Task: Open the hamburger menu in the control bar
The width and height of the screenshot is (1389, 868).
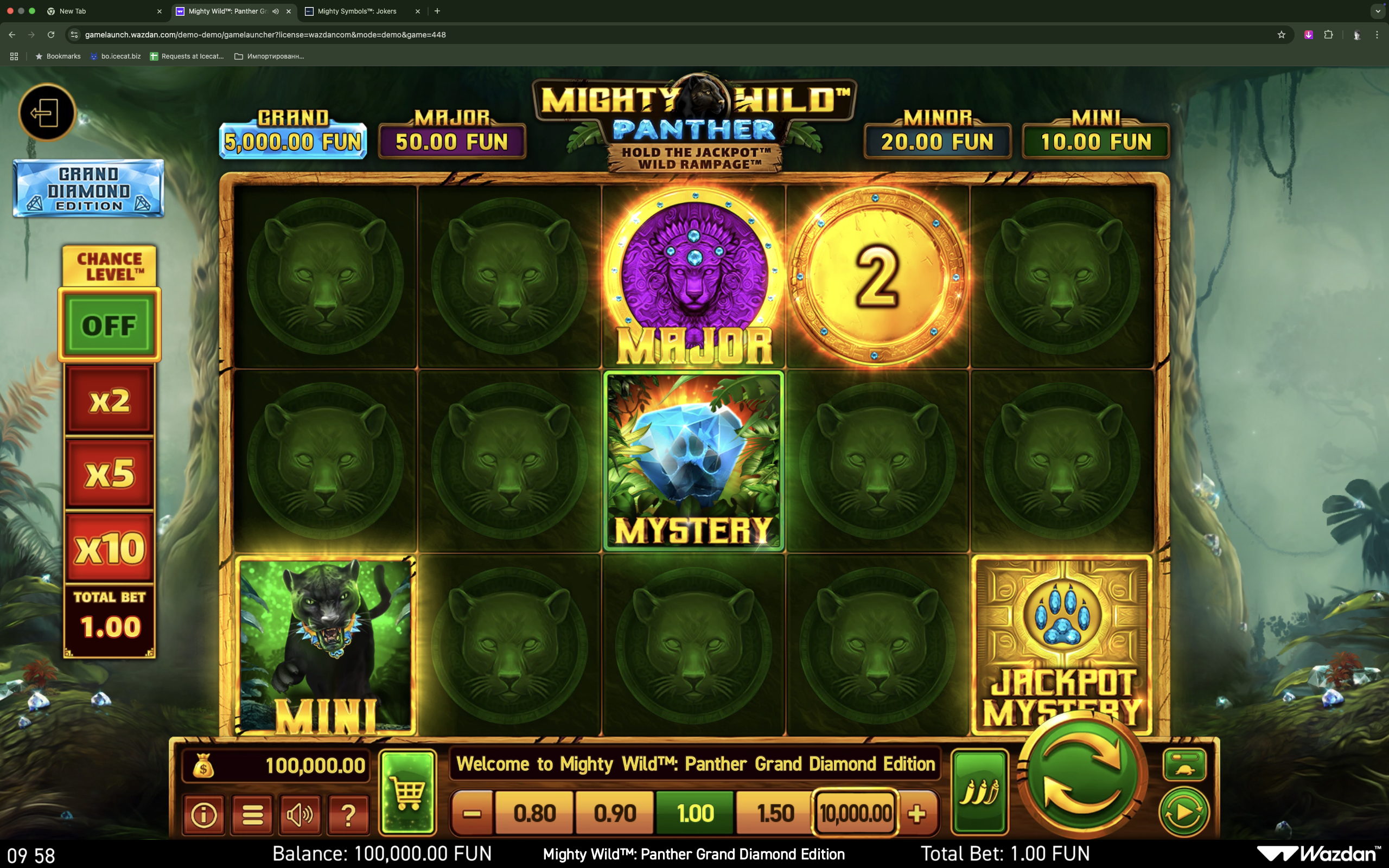Action: point(251,814)
